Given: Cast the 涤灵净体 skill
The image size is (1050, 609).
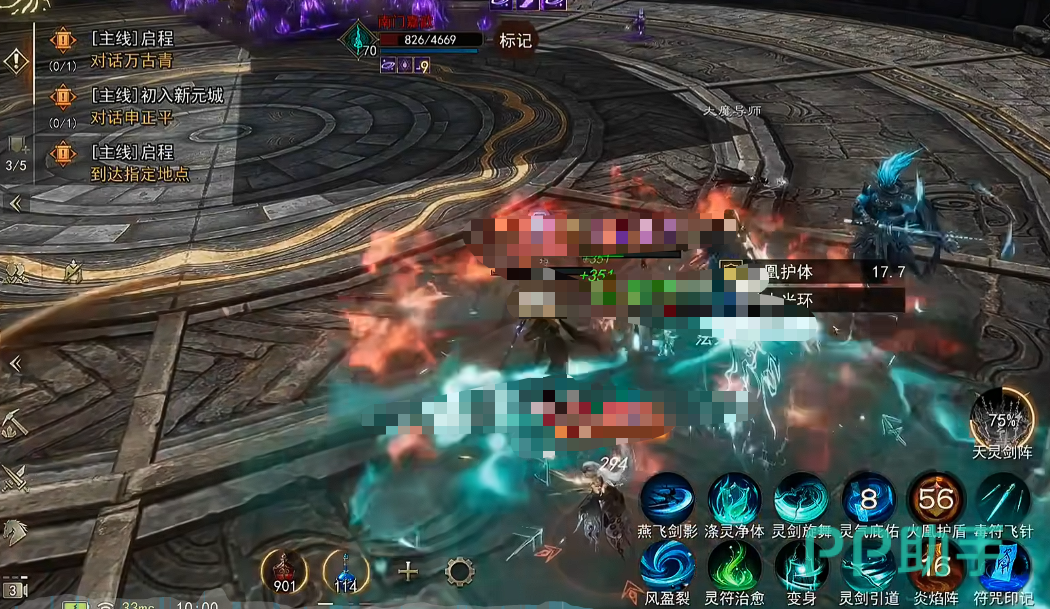Looking at the screenshot, I should tap(734, 497).
